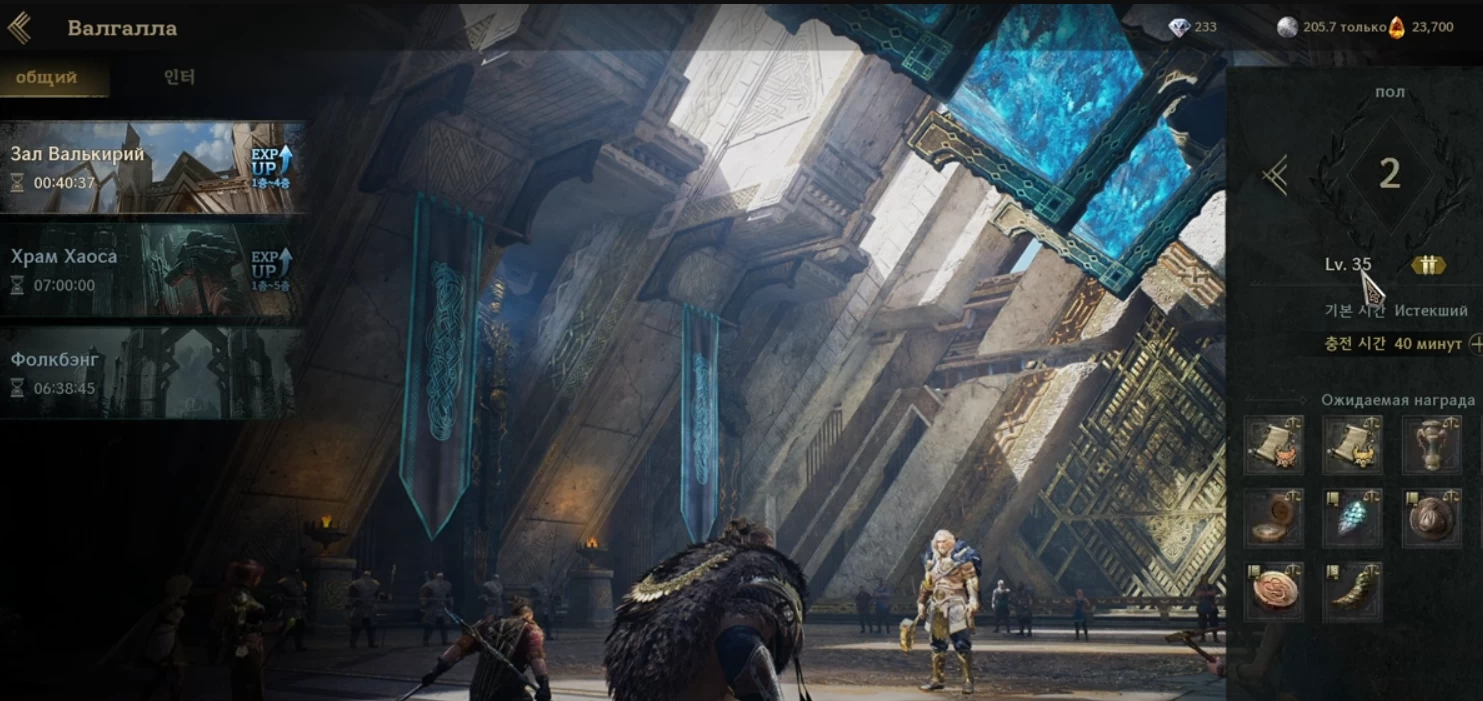
Task: Go back from the Валгалла screen
Action: (19, 28)
